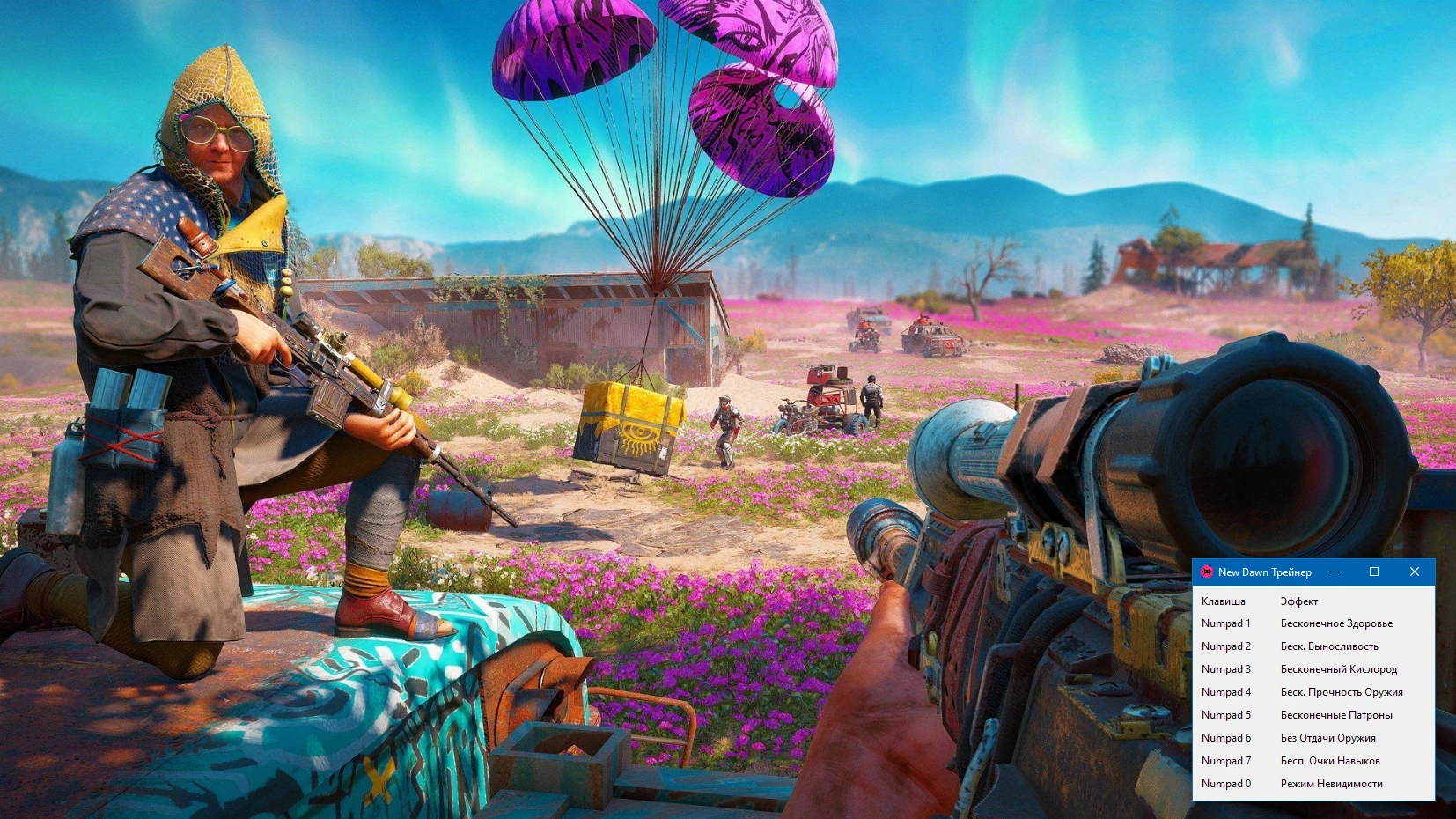Click the Numpad 1 hotkey label
This screenshot has width=1456, height=819.
tap(1225, 623)
